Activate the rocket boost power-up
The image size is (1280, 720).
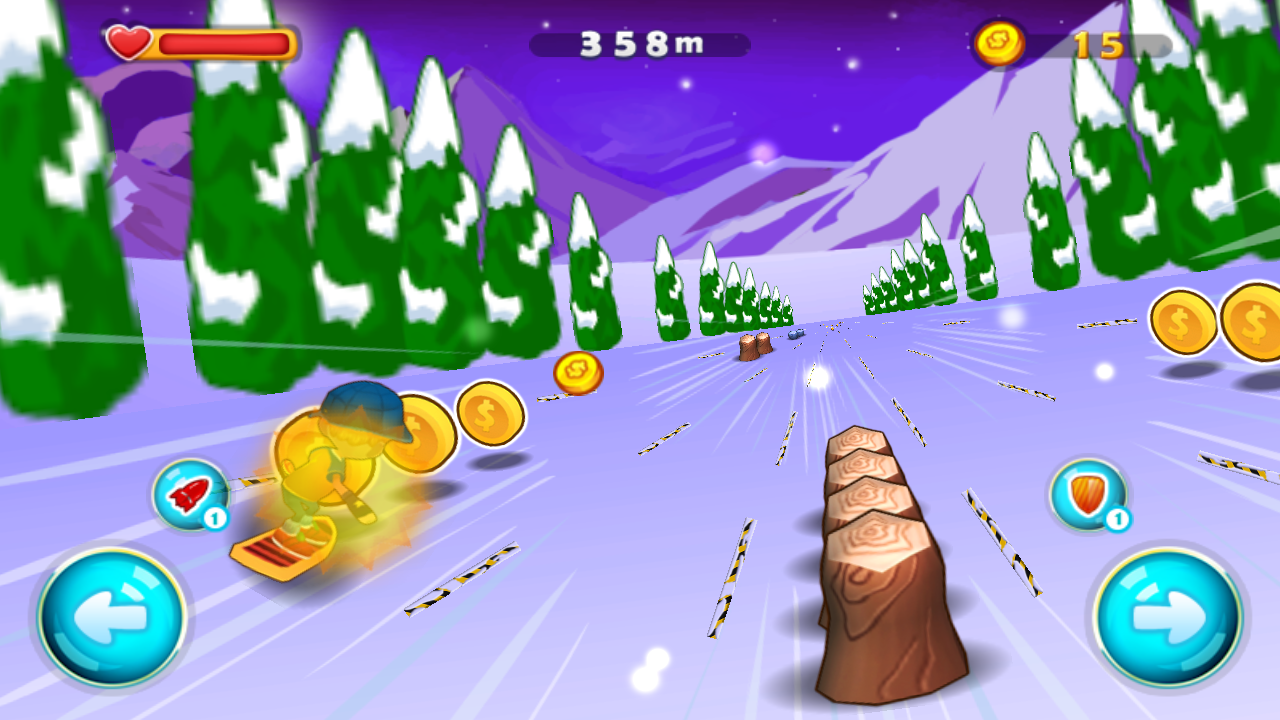pyautogui.click(x=191, y=495)
